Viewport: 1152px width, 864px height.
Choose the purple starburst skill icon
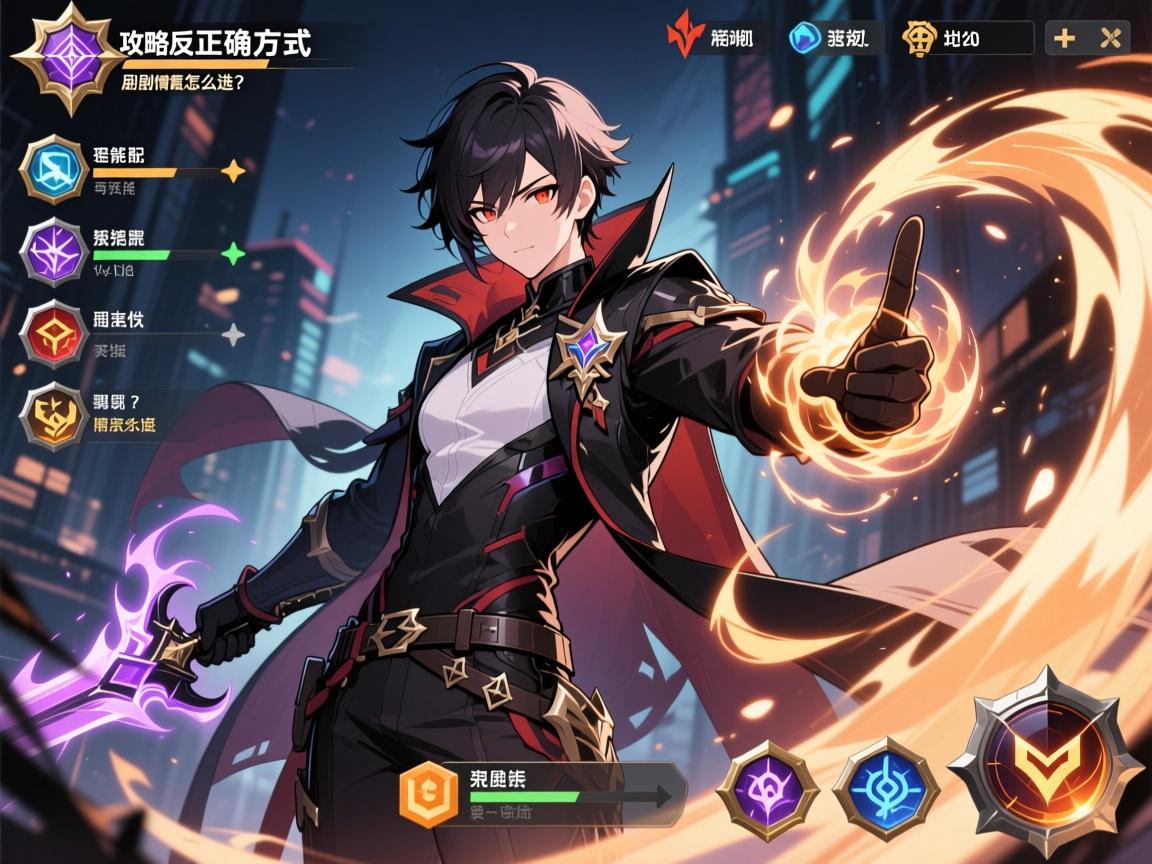pyautogui.click(x=52, y=251)
